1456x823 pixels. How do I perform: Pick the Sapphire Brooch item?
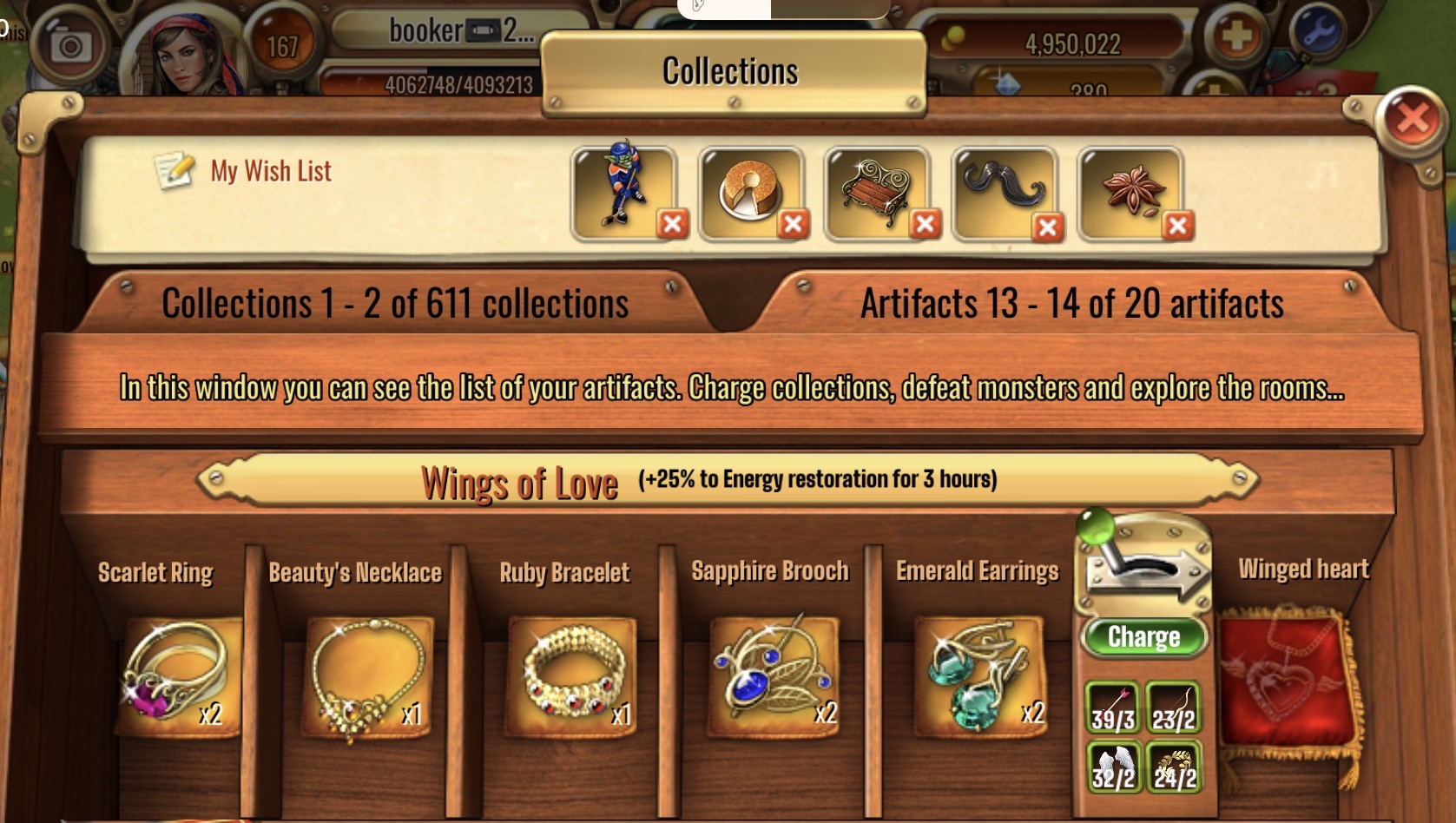click(x=774, y=675)
